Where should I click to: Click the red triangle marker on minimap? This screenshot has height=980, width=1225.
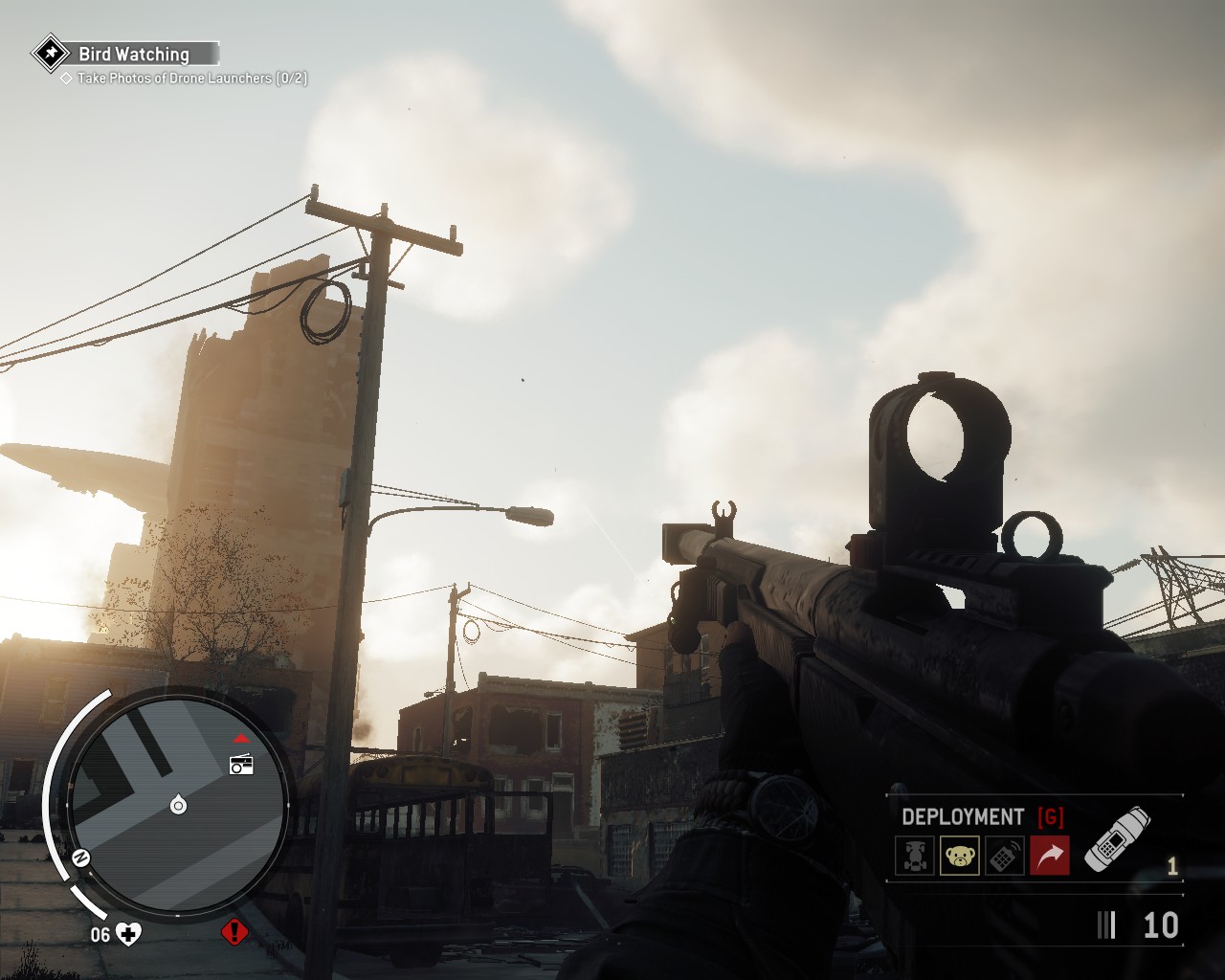coord(241,739)
